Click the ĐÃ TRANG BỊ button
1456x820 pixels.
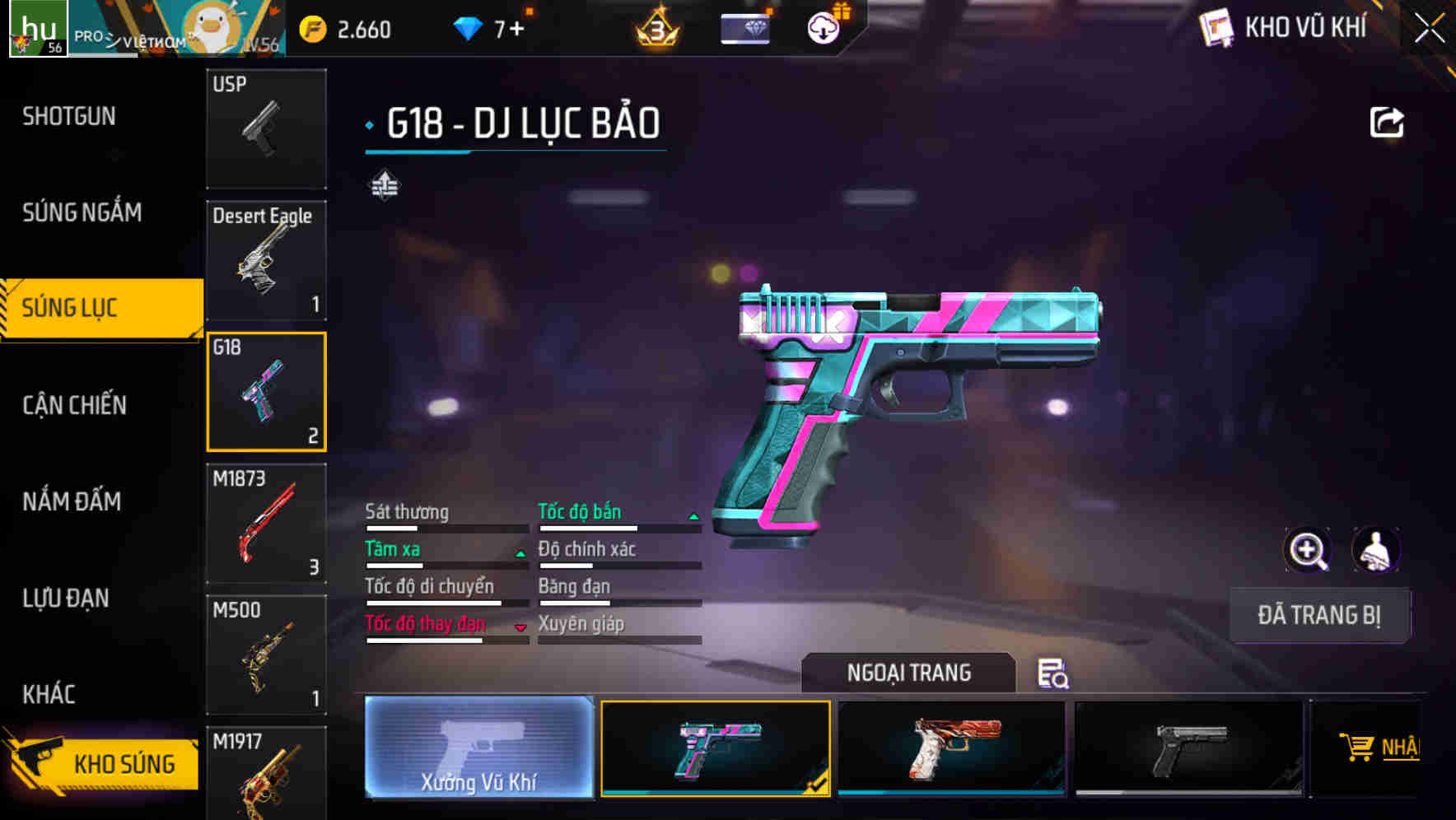[x=1318, y=615]
